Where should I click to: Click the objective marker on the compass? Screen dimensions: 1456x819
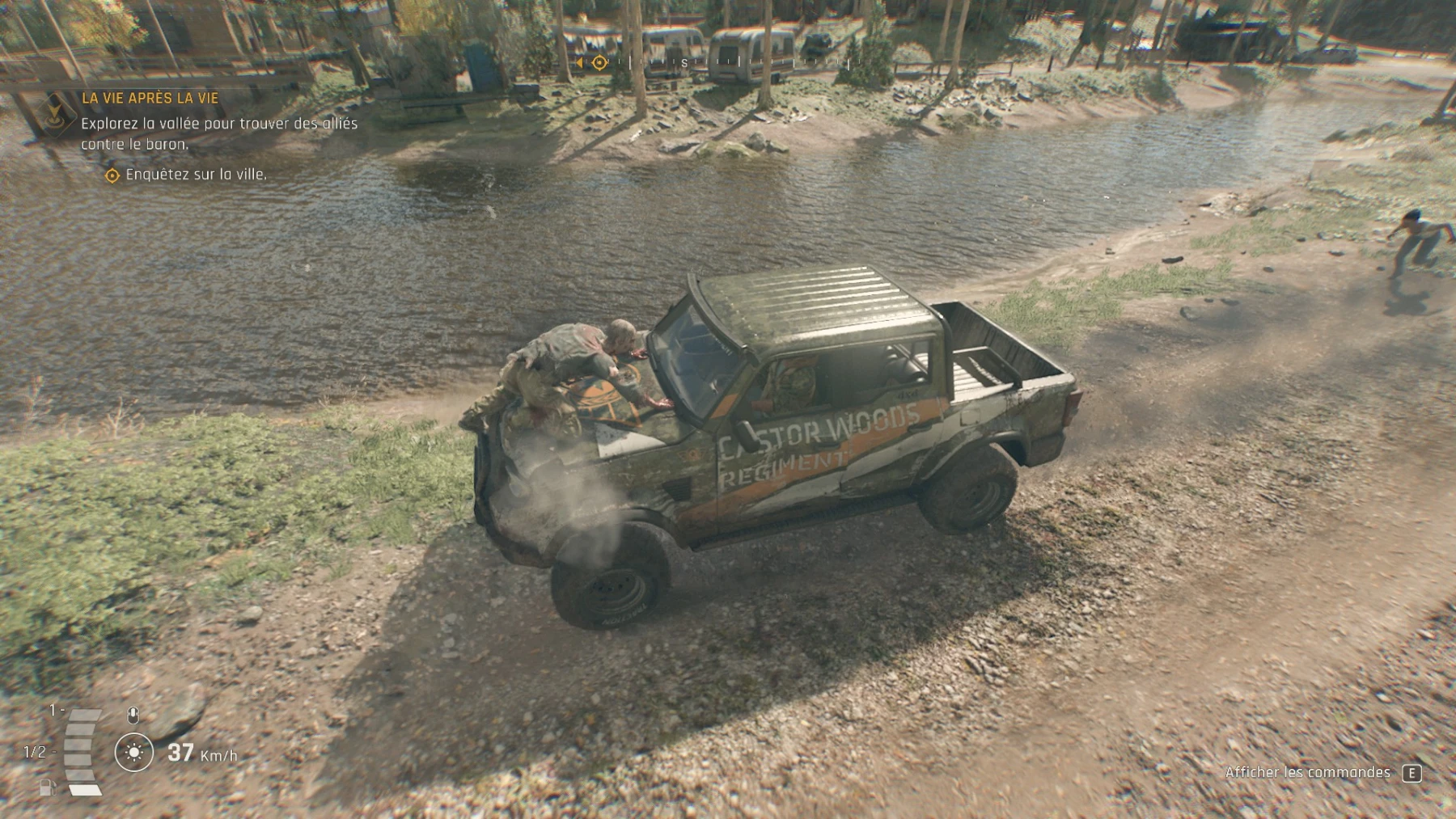tap(599, 62)
